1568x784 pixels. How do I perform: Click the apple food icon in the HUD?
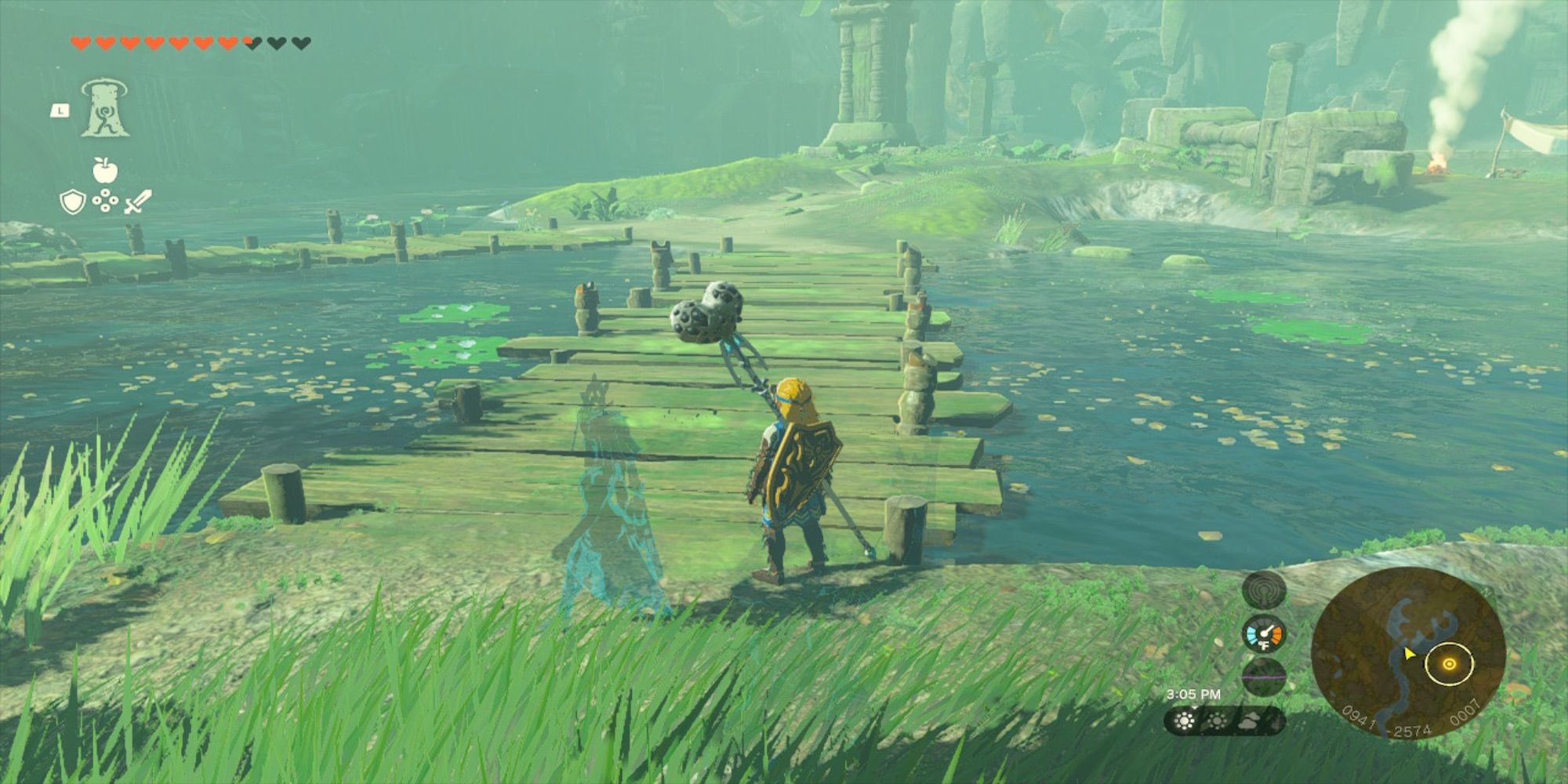tap(105, 170)
